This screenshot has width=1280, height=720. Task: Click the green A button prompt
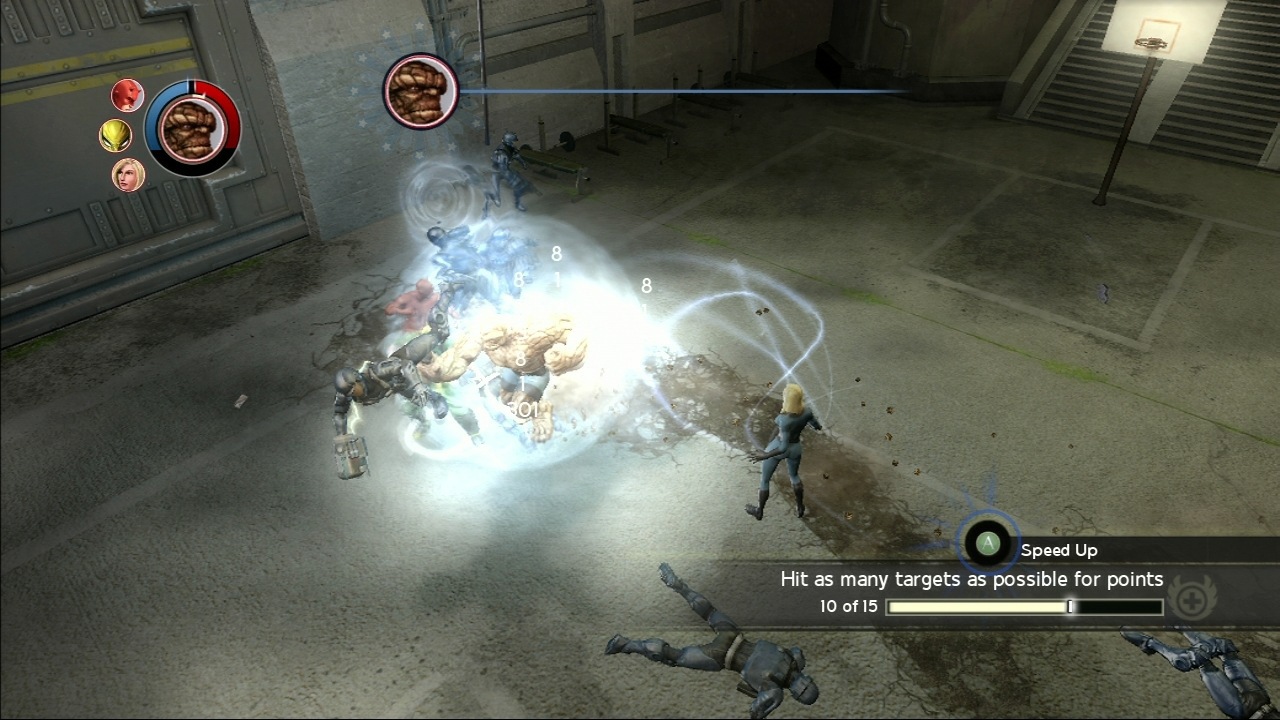tap(987, 542)
